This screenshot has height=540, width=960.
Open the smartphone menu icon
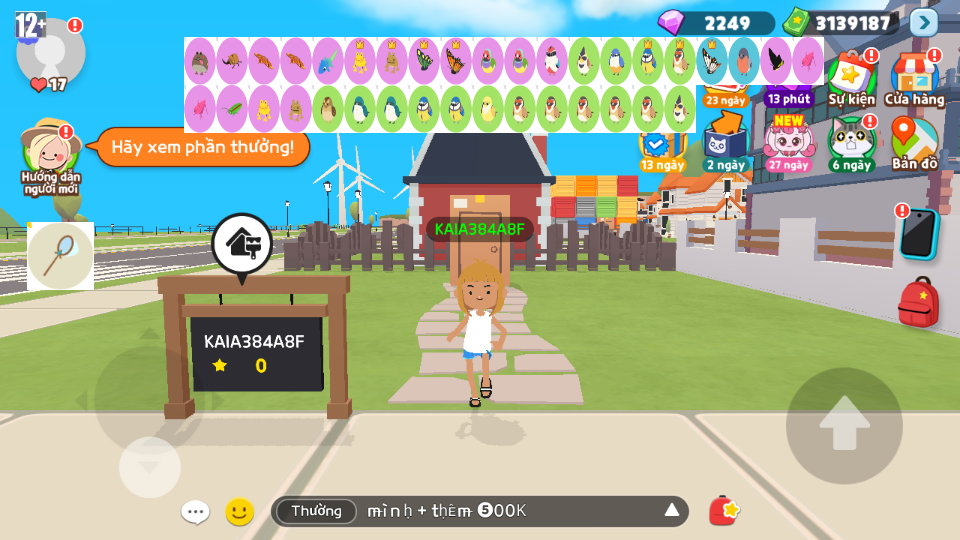coord(918,233)
